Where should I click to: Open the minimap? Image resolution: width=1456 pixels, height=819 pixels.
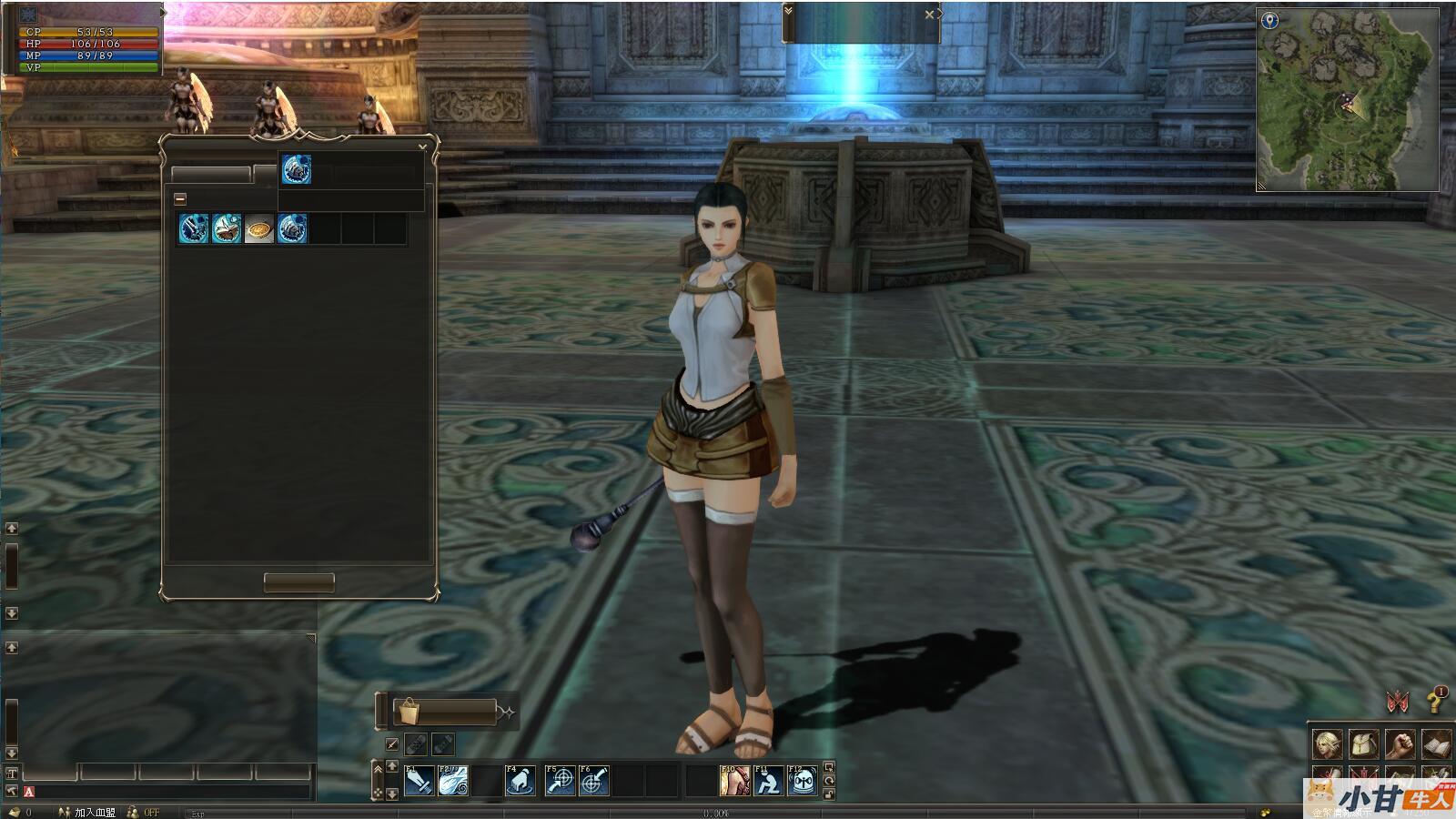1347,100
